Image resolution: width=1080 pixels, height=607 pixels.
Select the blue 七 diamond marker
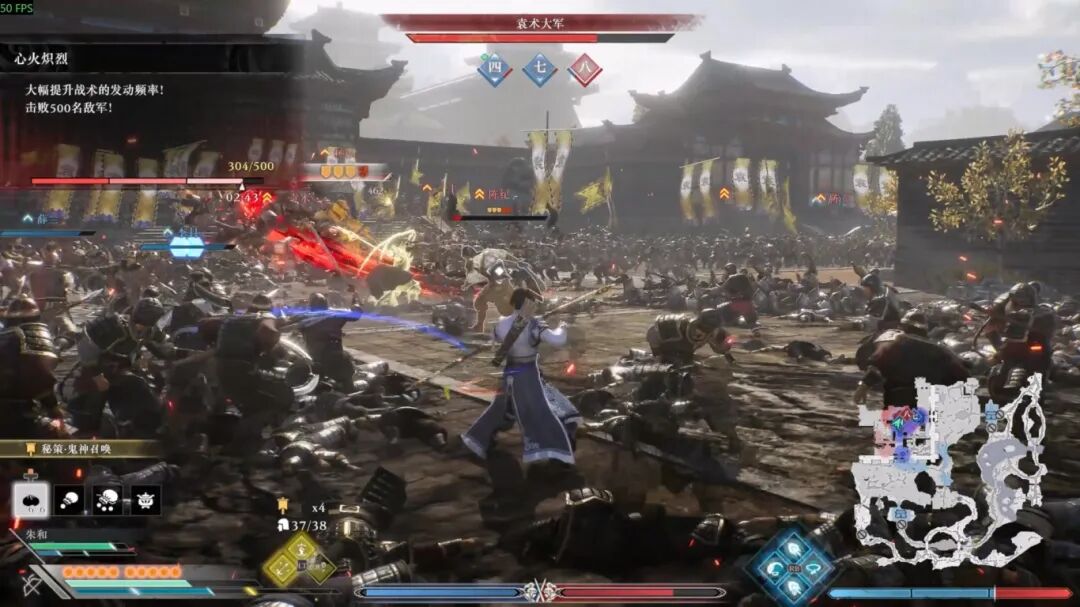coord(540,69)
